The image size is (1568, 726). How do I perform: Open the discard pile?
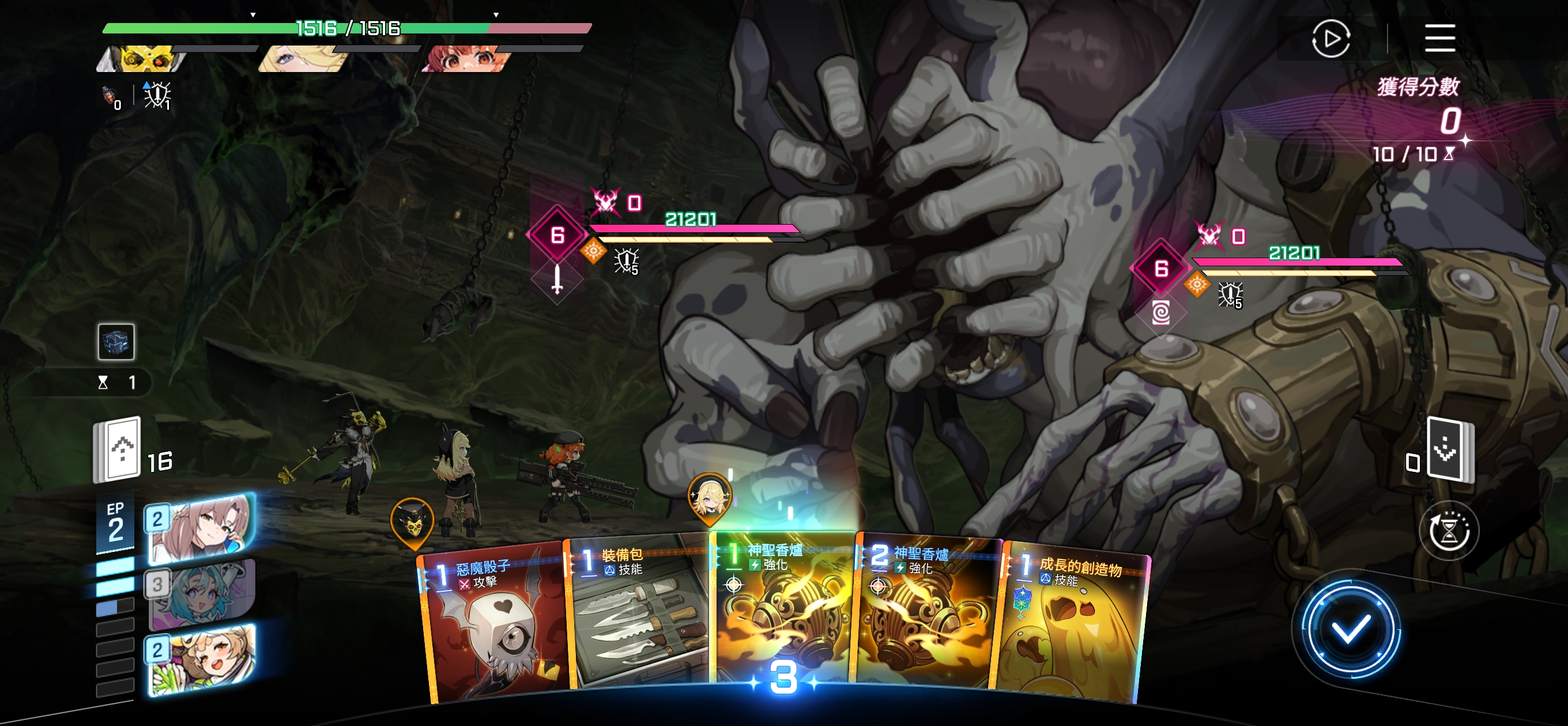(x=1450, y=450)
